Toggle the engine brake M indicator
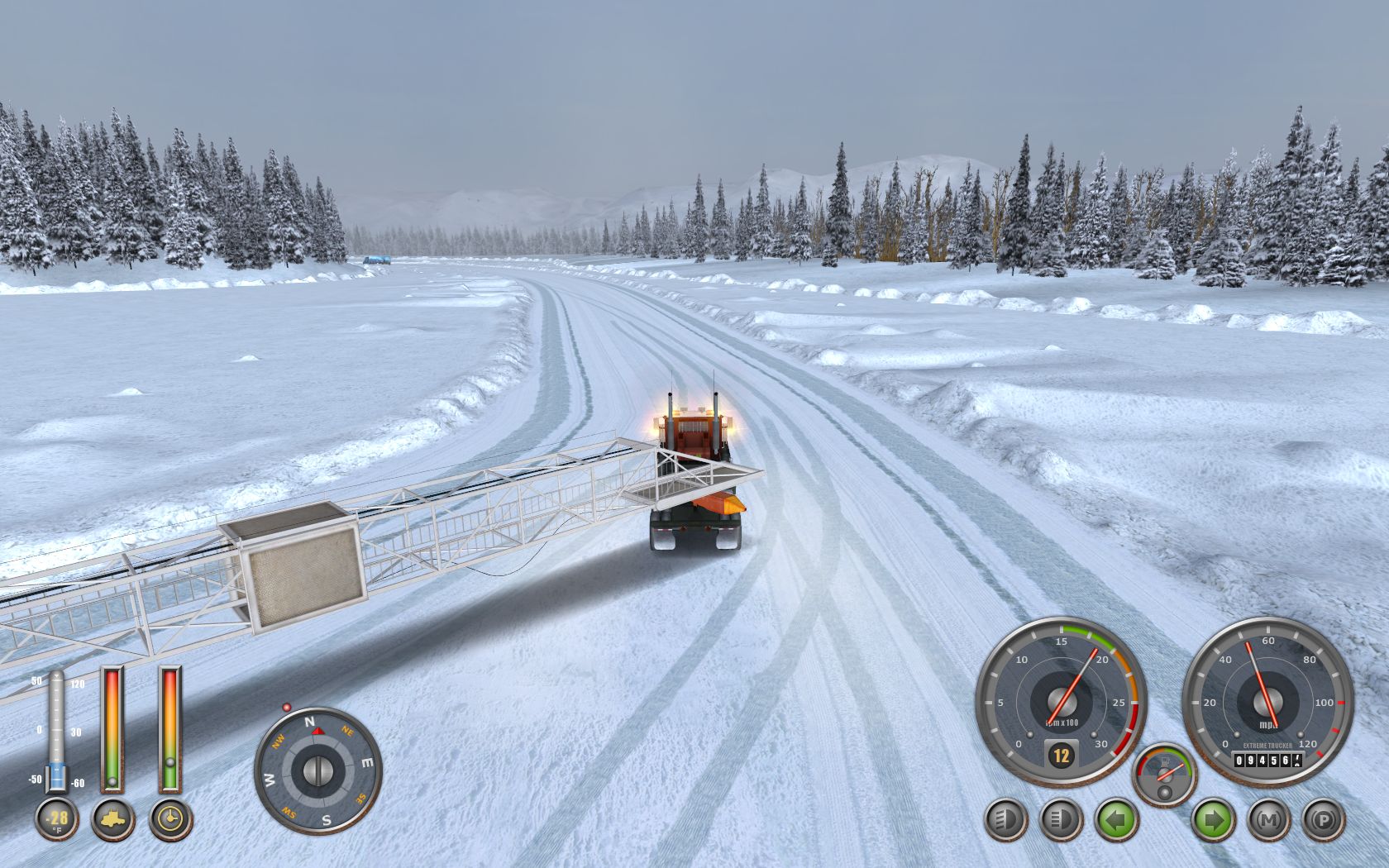Screen dimensions: 1389x868 1267,821
